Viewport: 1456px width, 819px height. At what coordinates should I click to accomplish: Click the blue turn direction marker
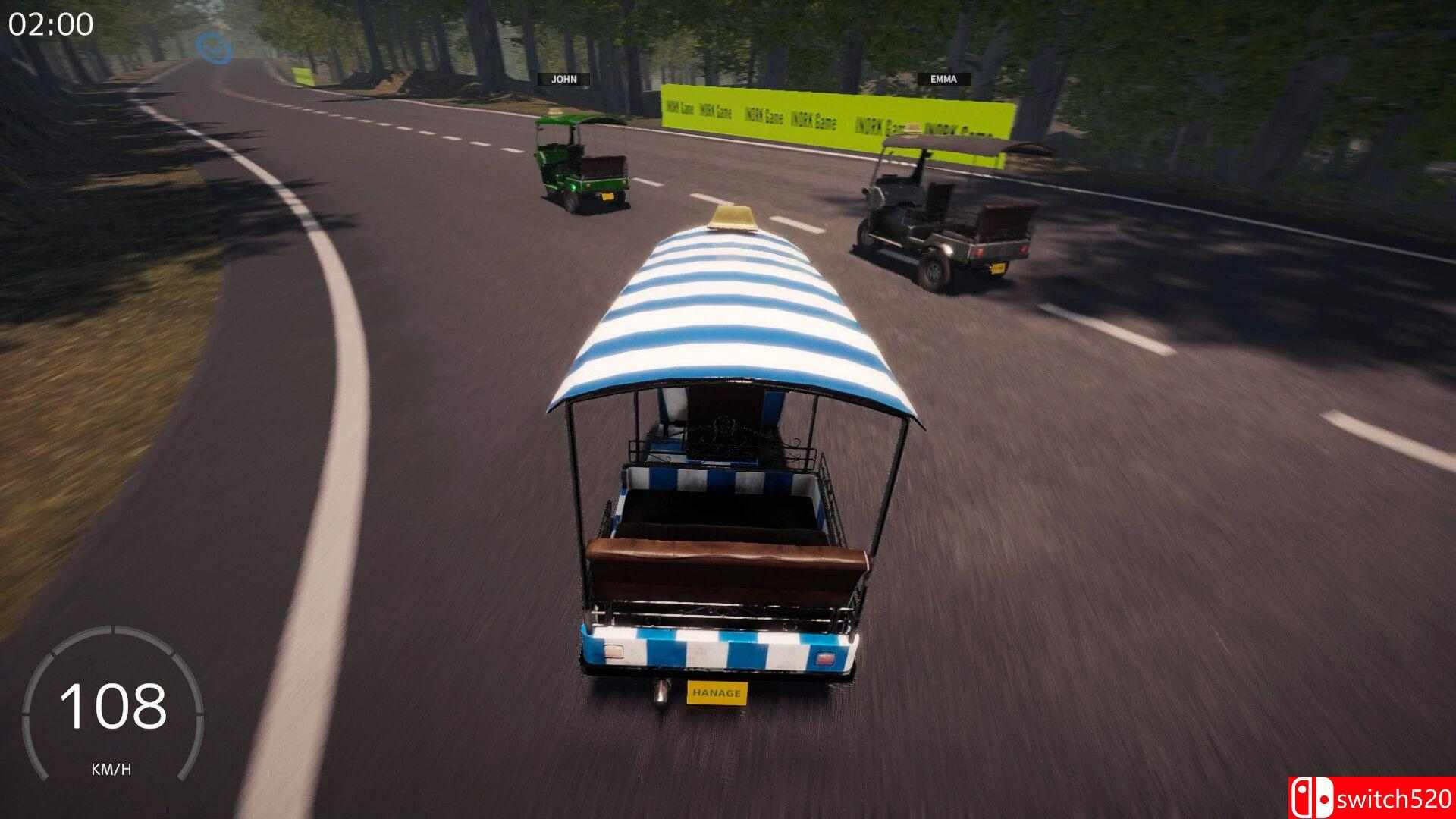pos(212,47)
